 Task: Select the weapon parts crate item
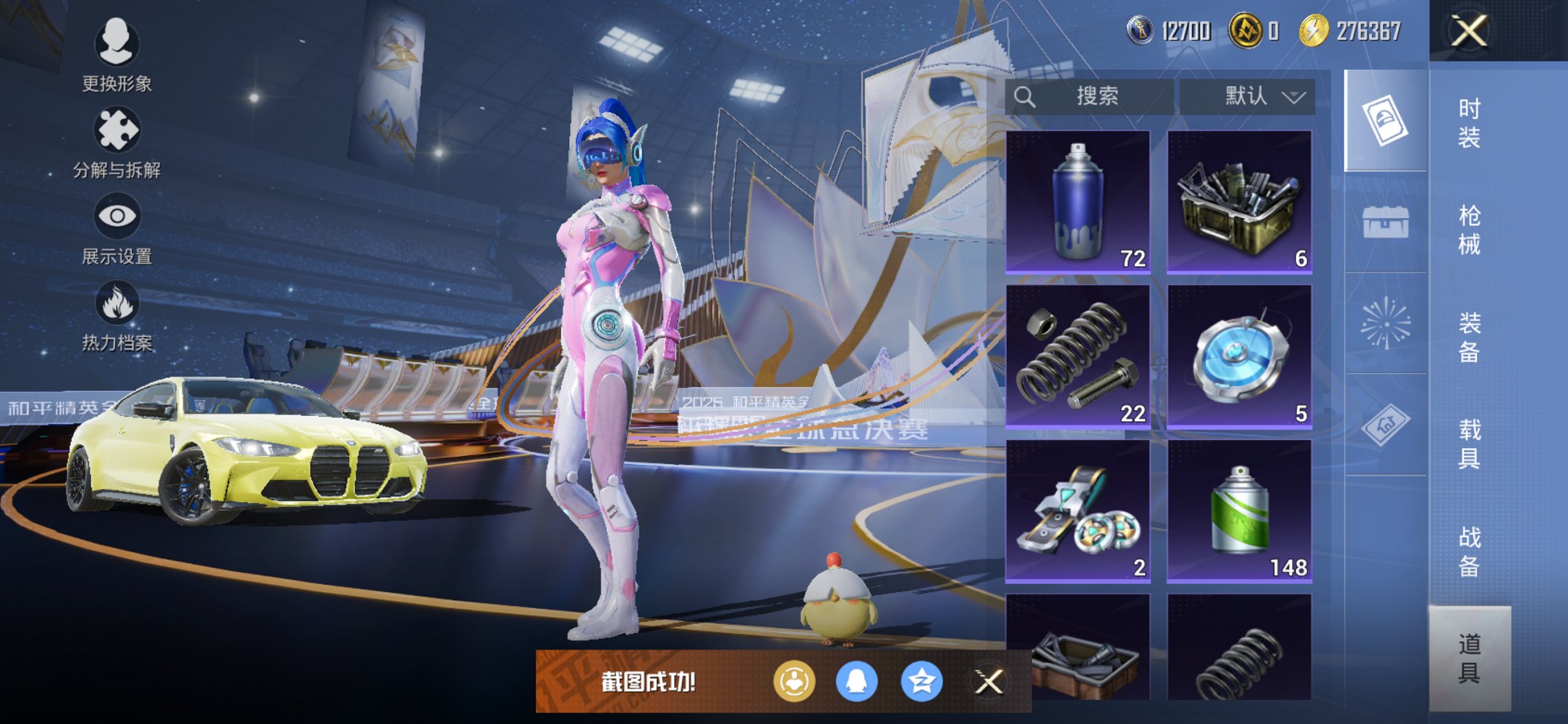pos(1239,202)
